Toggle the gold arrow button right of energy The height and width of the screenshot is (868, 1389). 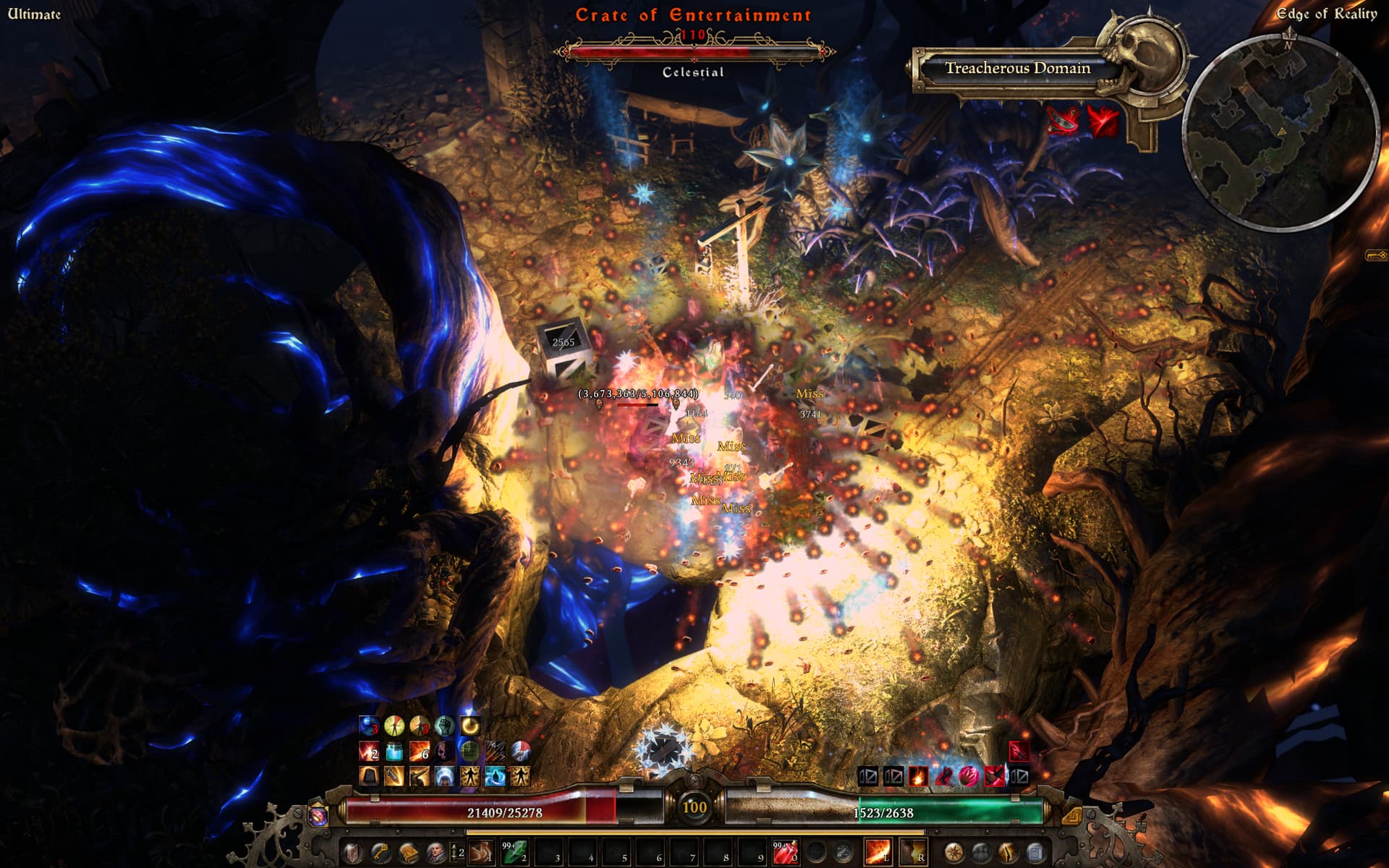[1071, 816]
